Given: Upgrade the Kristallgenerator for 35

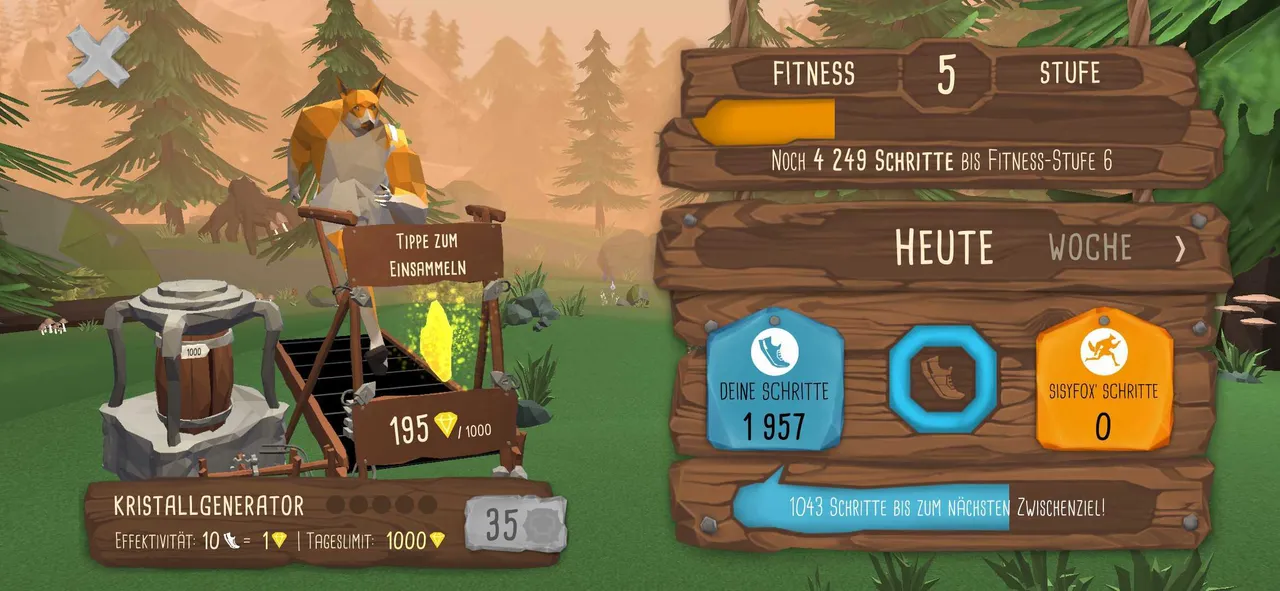Looking at the screenshot, I should 515,524.
